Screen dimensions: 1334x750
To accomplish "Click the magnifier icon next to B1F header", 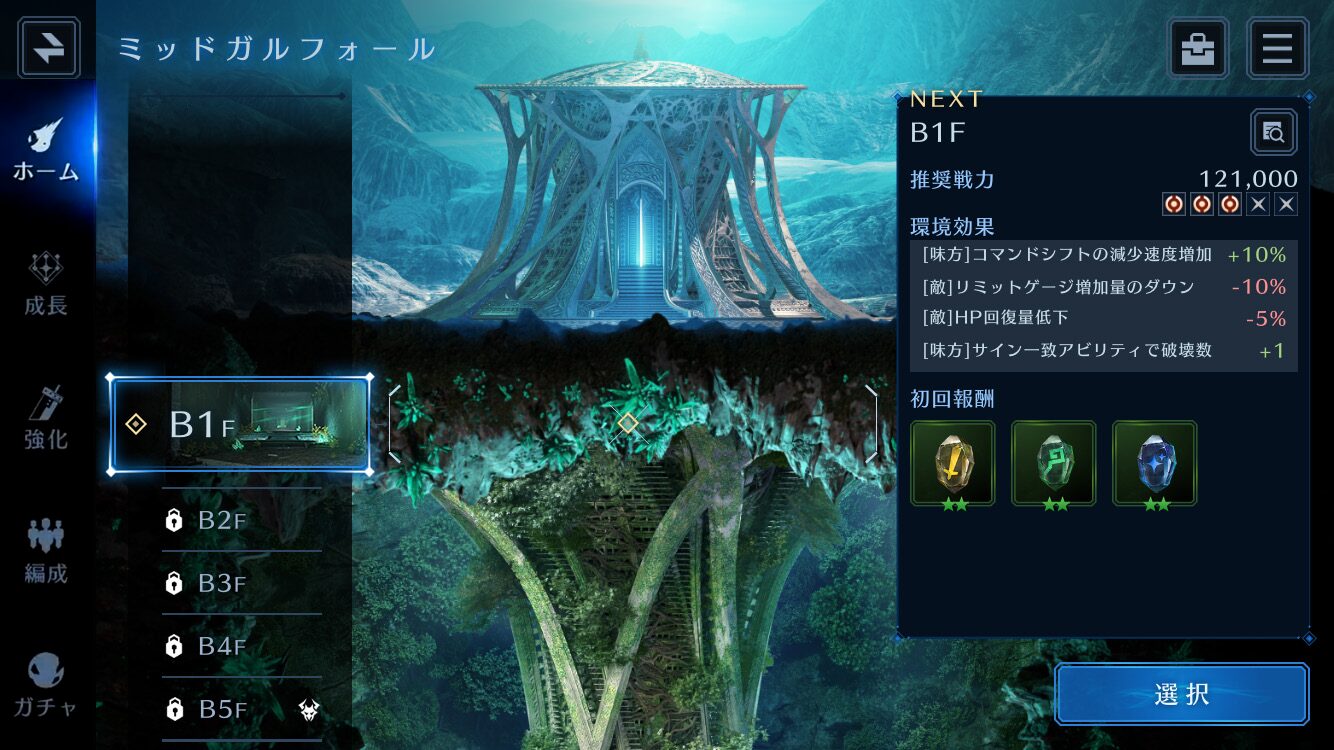I will (x=1273, y=131).
